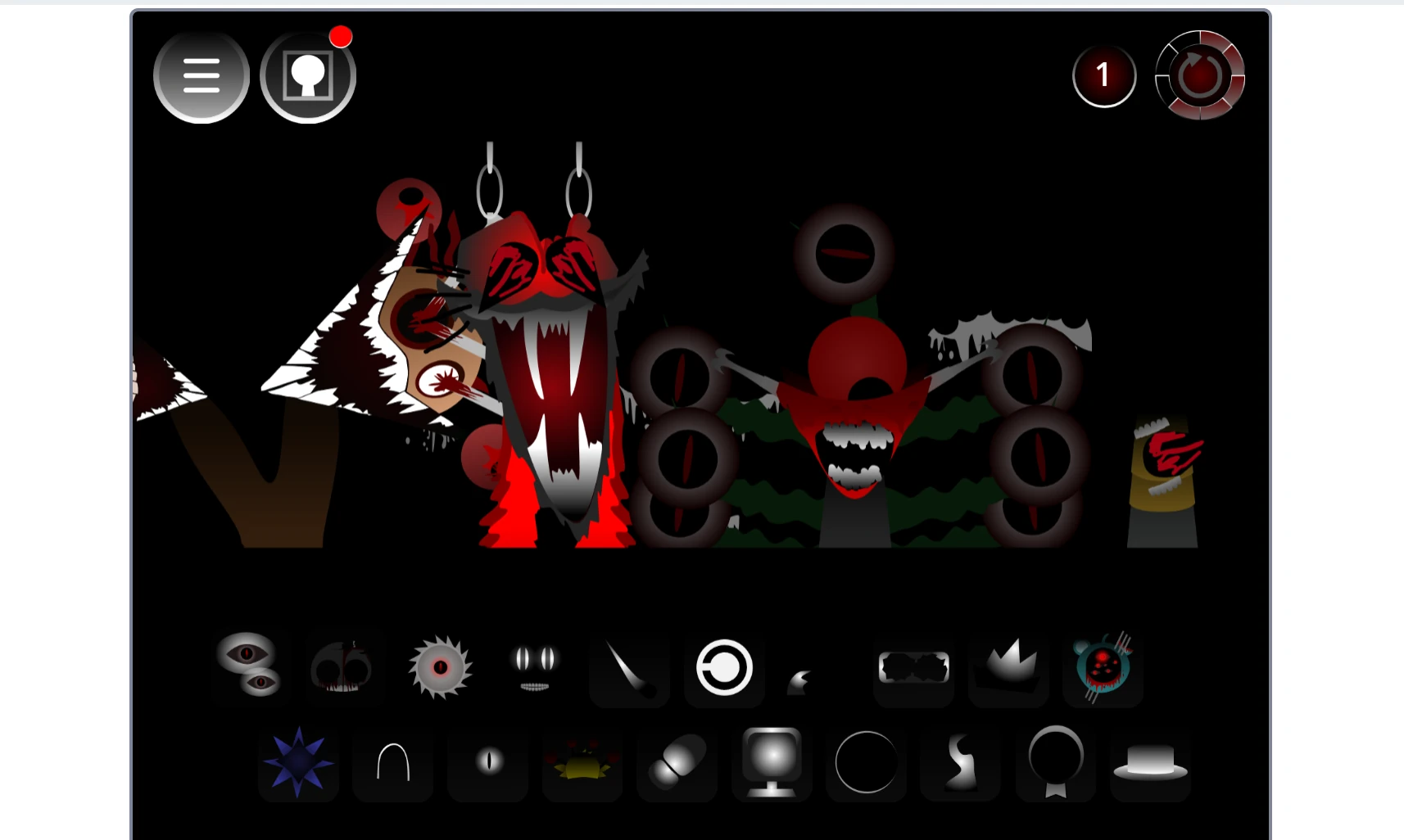Select the grinning teeth sound icon

point(535,668)
